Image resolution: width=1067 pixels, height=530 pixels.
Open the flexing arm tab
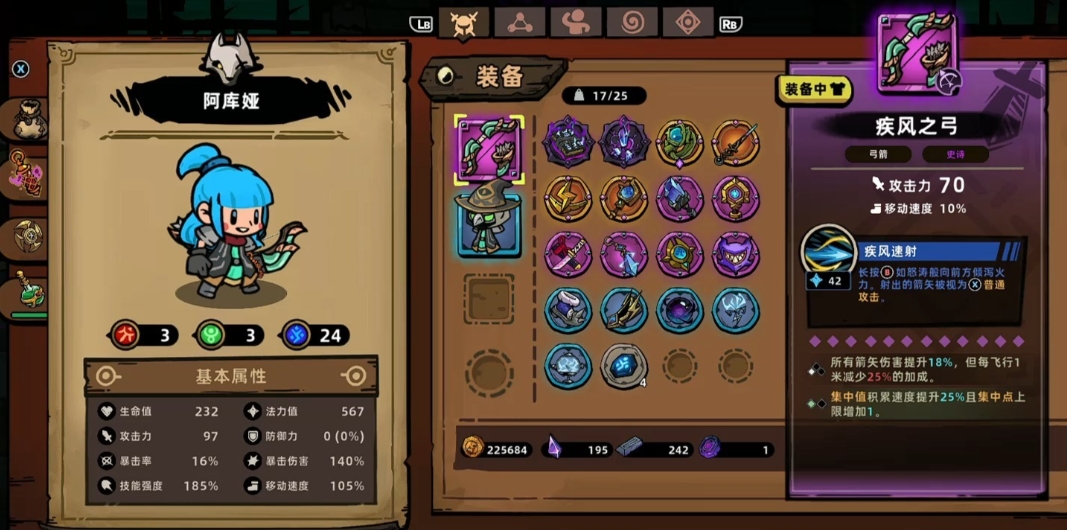click(576, 23)
